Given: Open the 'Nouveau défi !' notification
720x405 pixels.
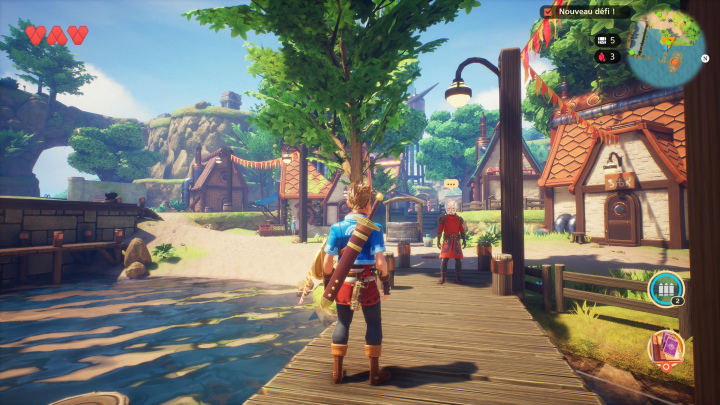Looking at the screenshot, I should pyautogui.click(x=585, y=12).
